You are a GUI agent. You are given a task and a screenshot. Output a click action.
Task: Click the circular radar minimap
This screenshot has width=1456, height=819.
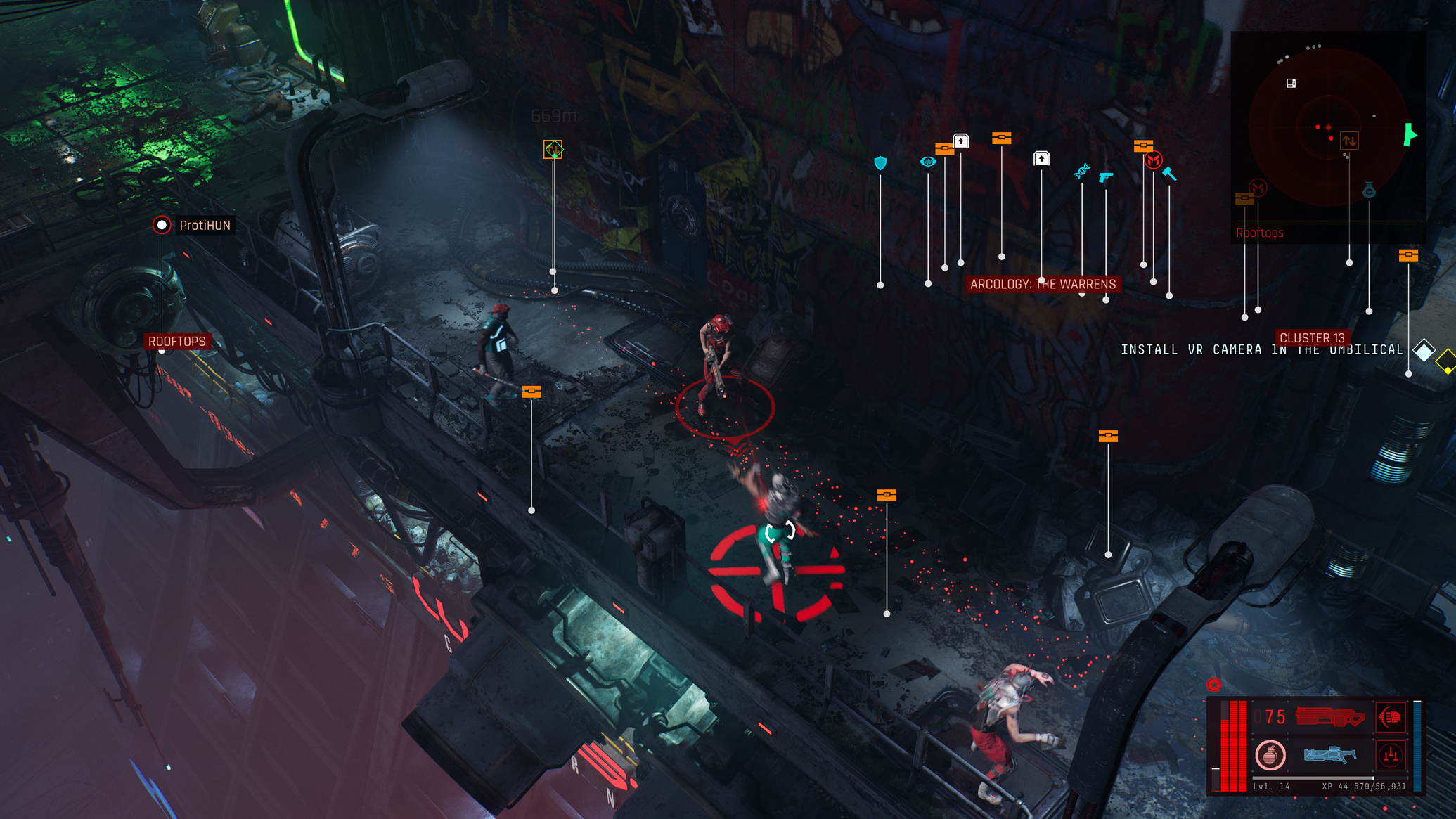[1326, 128]
